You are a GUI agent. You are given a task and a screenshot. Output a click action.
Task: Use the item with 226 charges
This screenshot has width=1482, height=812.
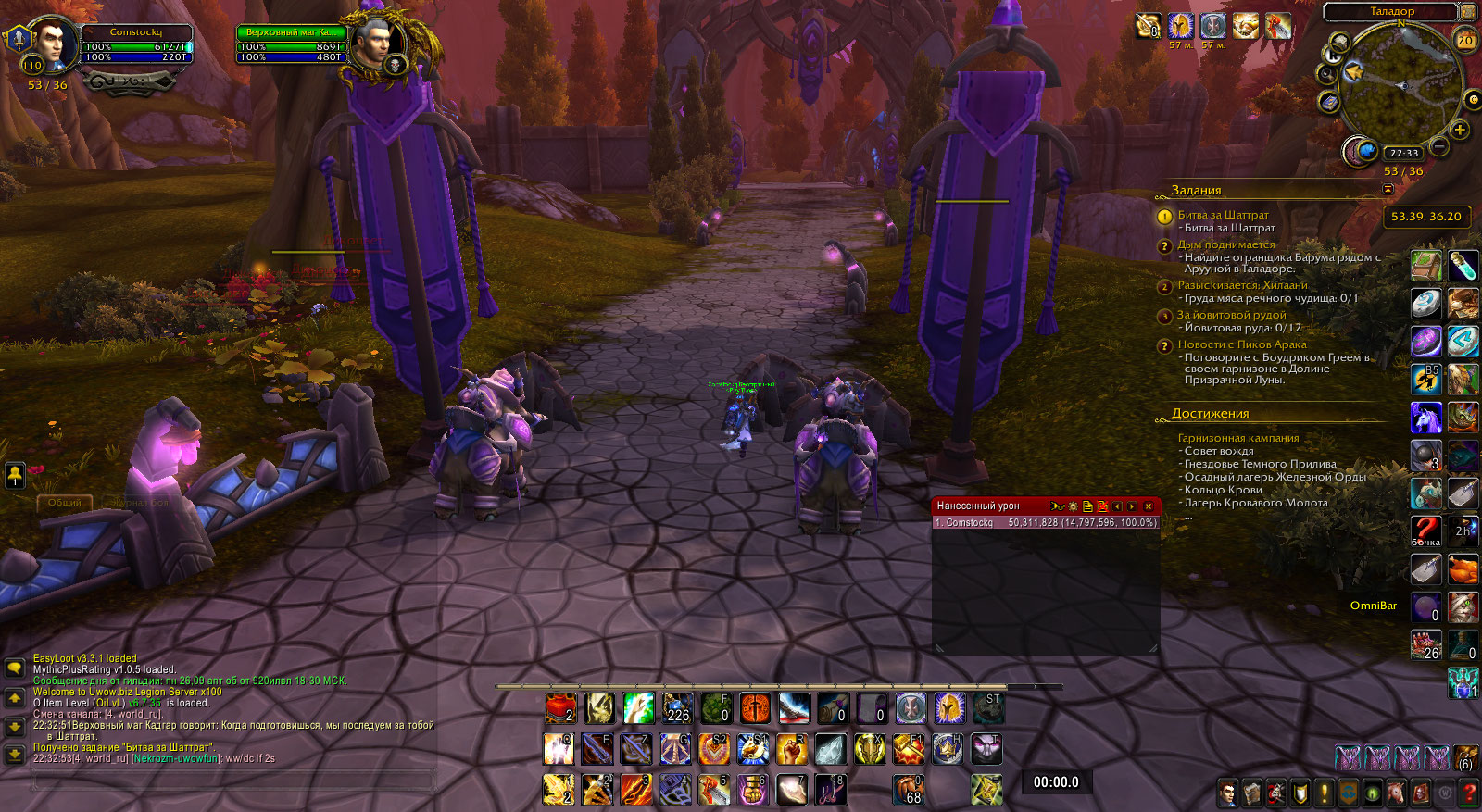click(678, 708)
